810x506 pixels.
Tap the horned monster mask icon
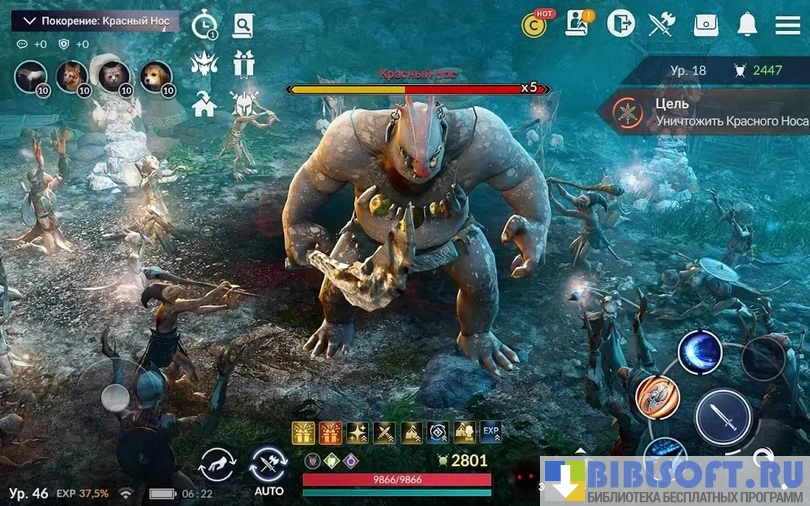tap(205, 63)
